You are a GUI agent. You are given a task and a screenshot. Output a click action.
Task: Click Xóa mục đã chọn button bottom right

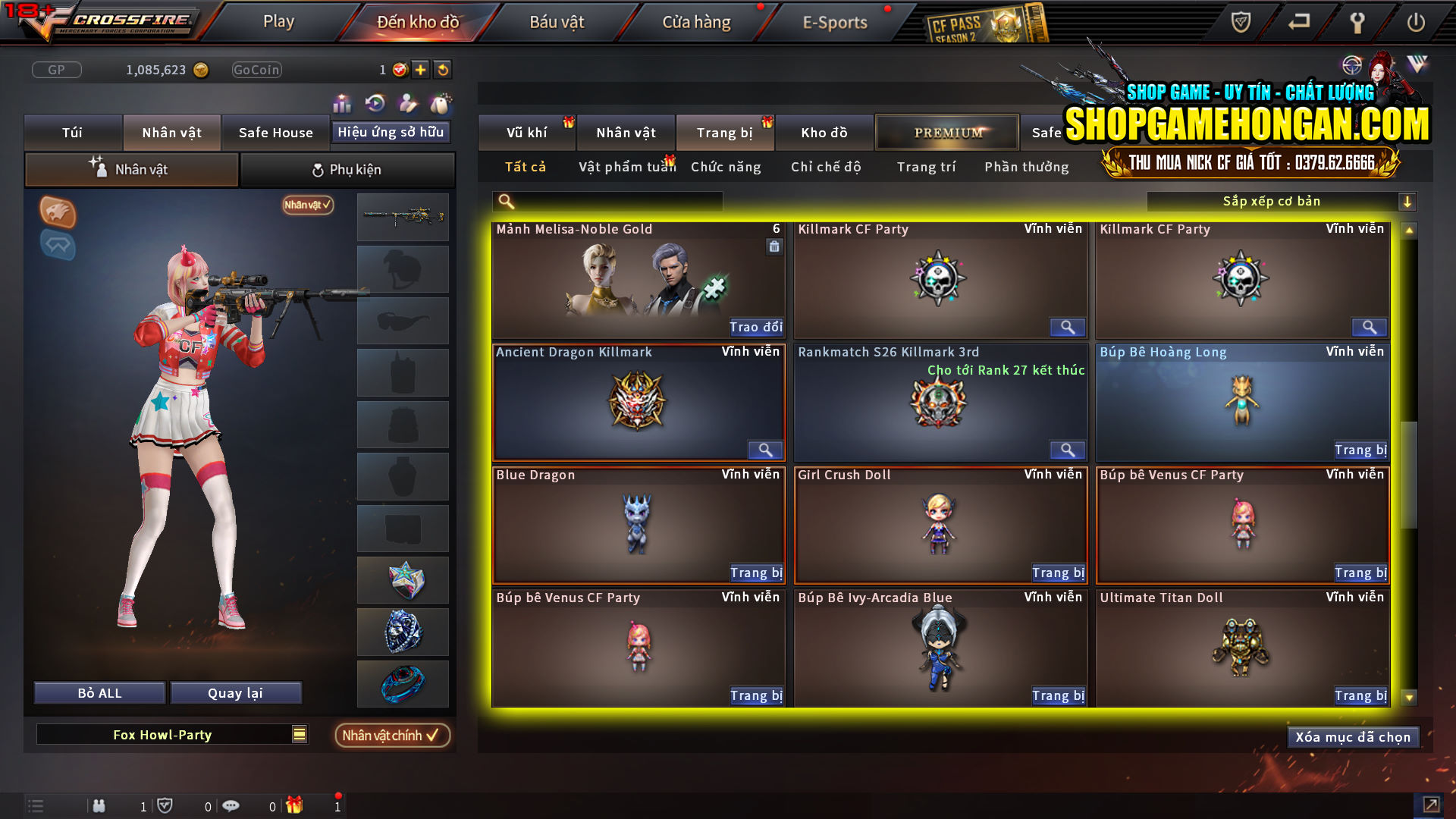[x=1353, y=736]
